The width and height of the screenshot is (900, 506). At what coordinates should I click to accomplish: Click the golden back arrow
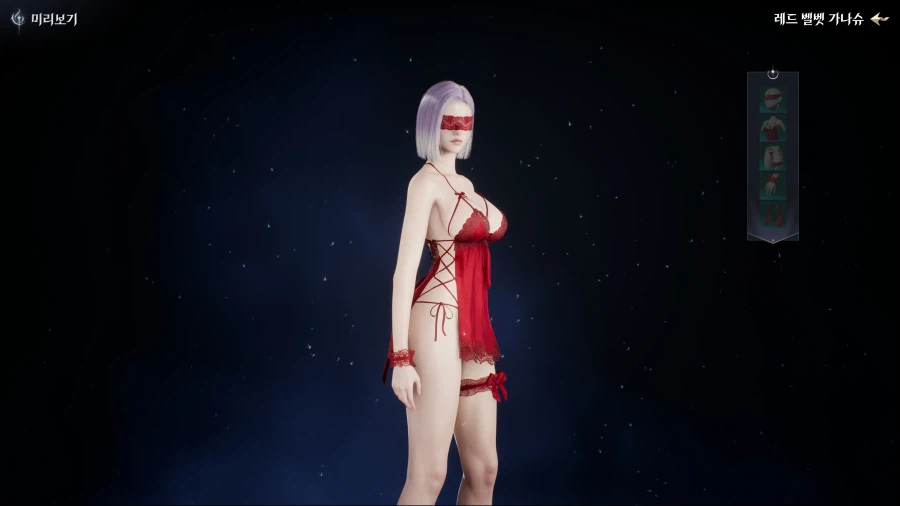click(x=879, y=18)
